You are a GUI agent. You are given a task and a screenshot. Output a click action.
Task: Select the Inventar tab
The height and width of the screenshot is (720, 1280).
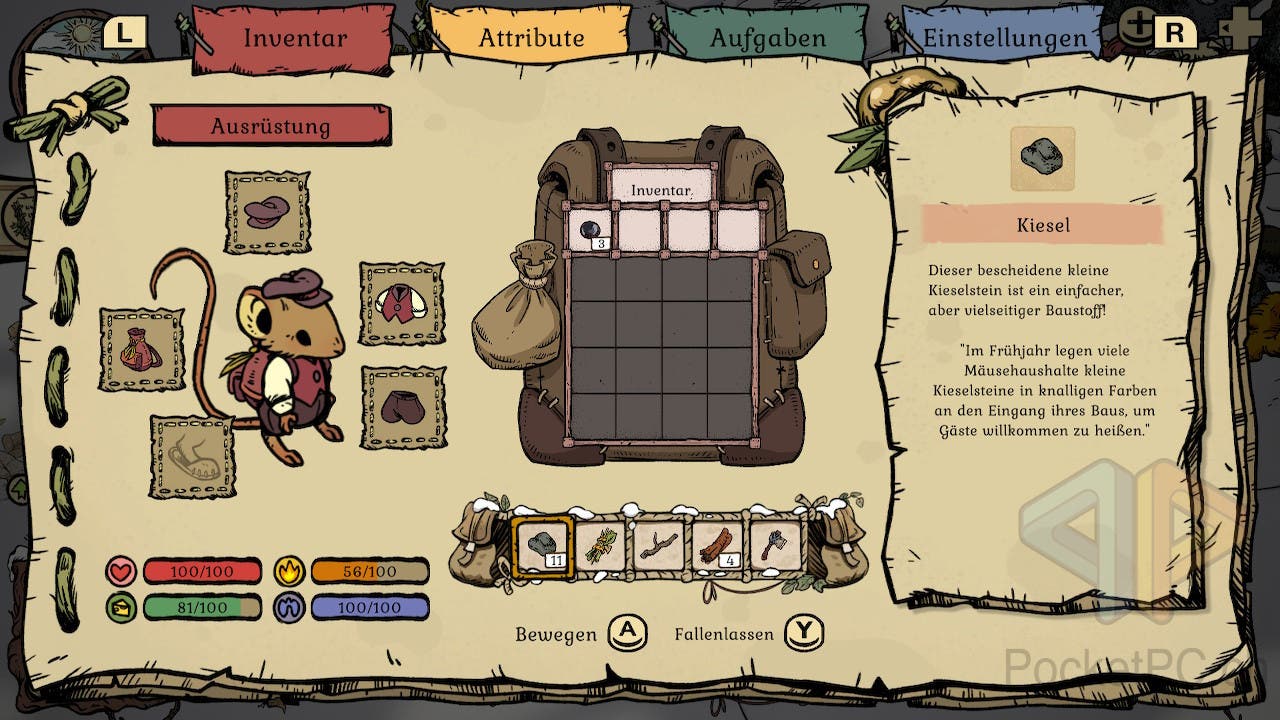[295, 39]
